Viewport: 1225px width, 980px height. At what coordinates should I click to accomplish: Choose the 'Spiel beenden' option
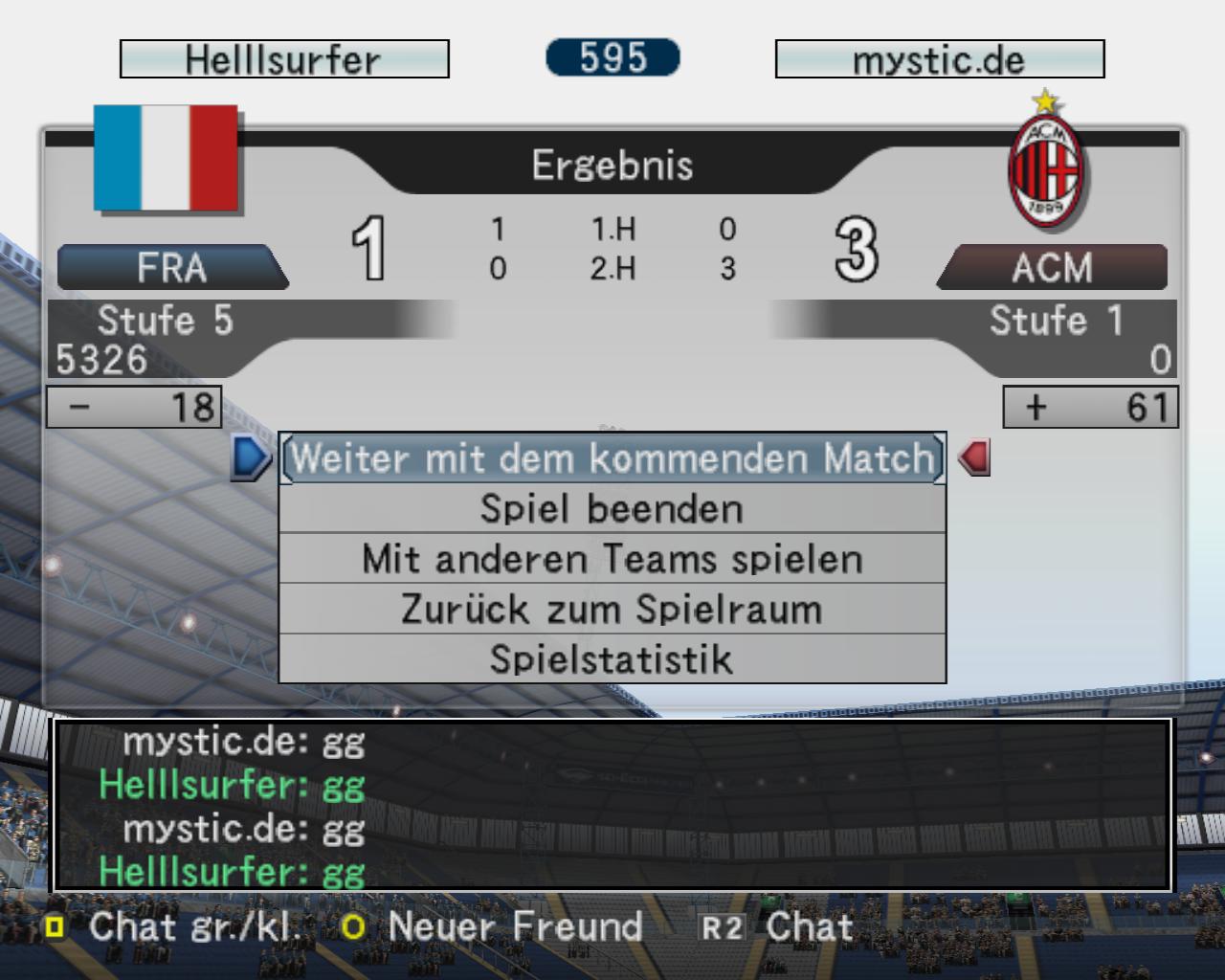[x=612, y=509]
